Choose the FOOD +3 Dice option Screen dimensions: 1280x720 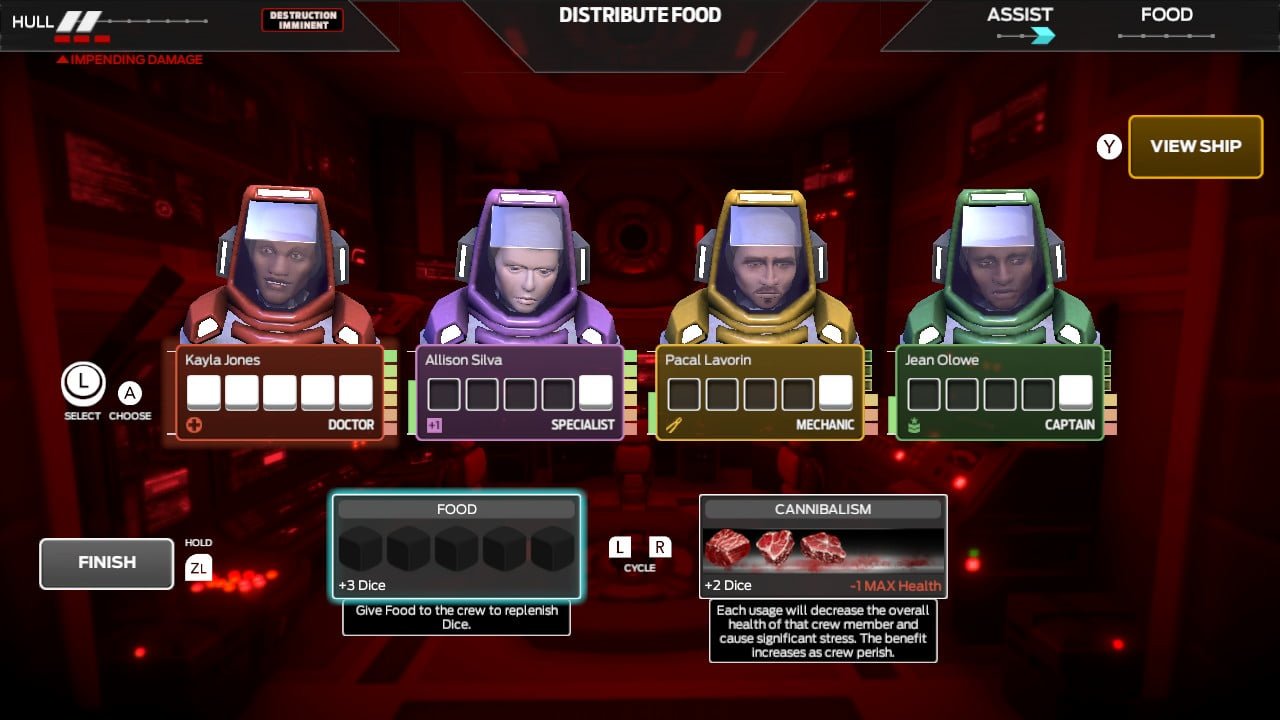tap(456, 546)
